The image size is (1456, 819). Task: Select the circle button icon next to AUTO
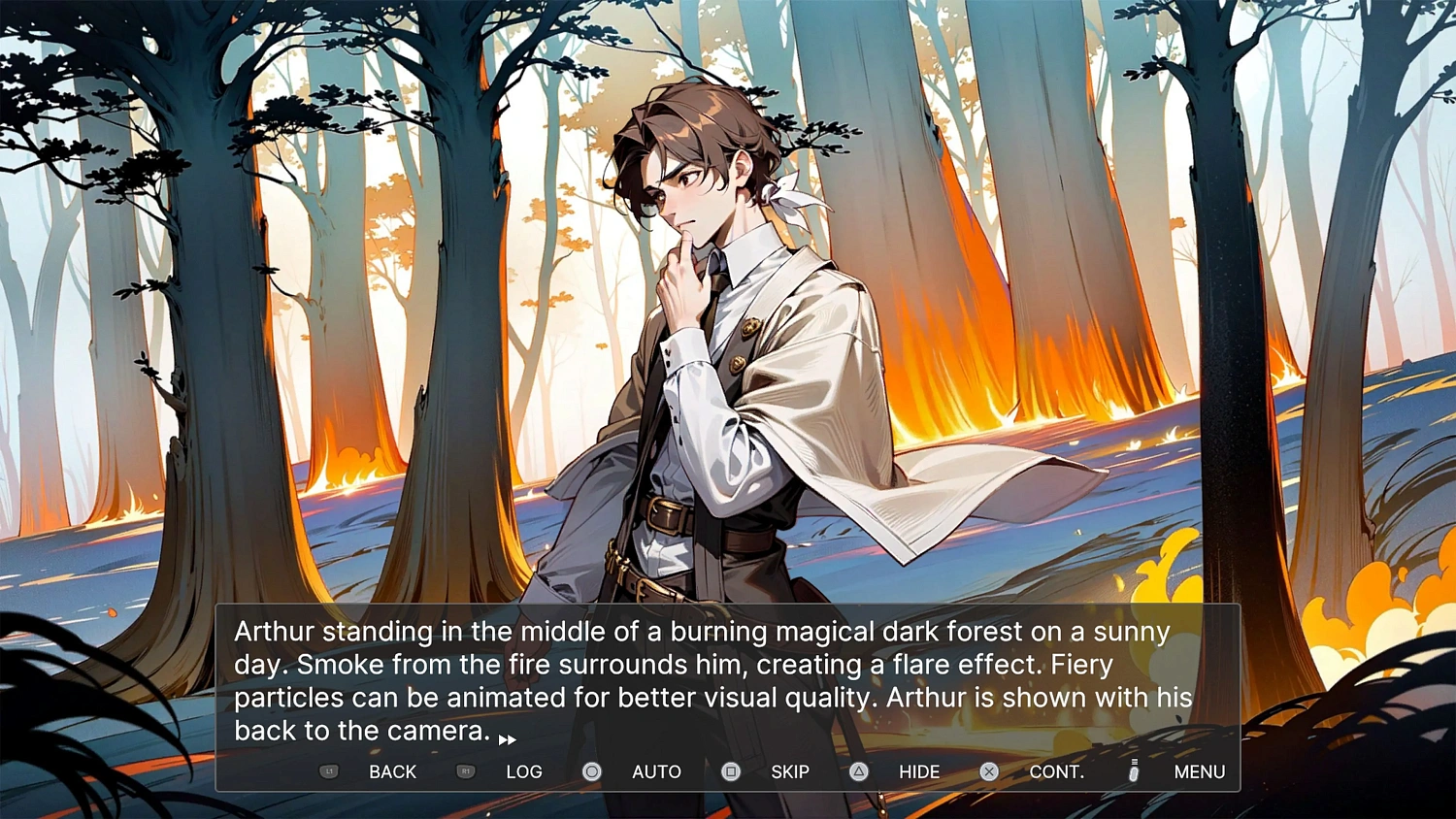(591, 771)
